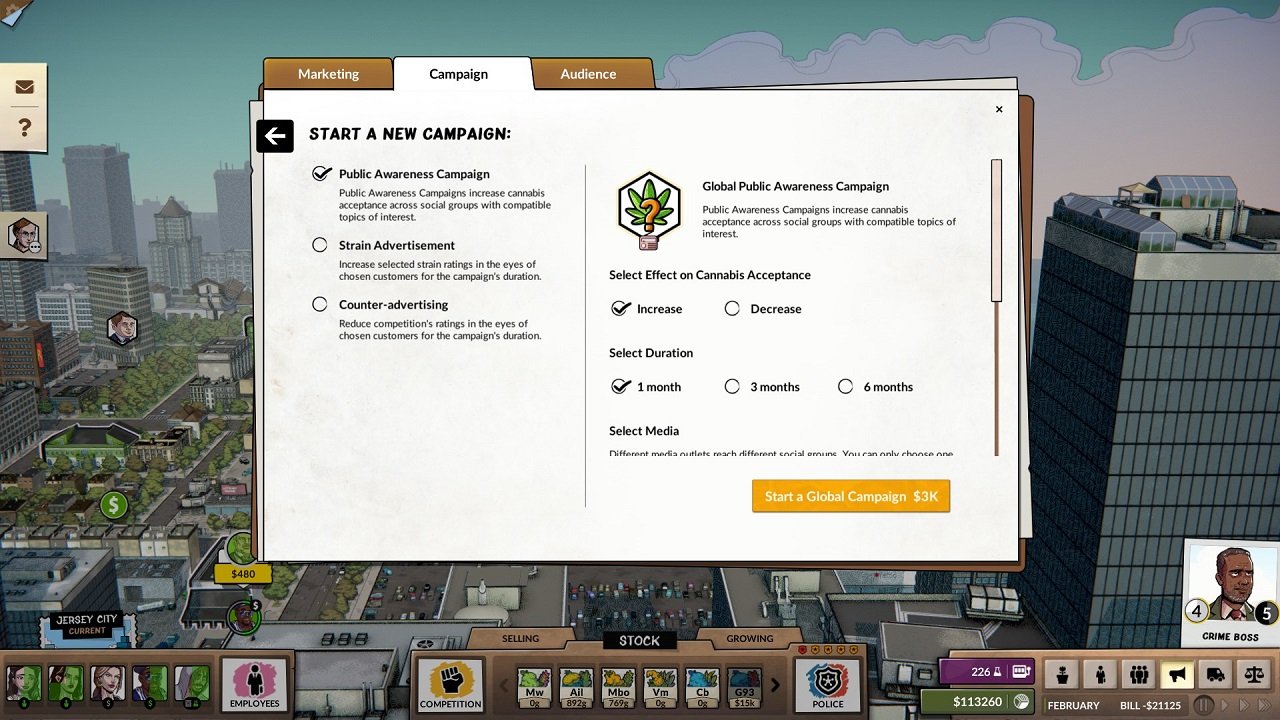The width and height of the screenshot is (1280, 720).
Task: Open the Employees panel
Action: click(254, 684)
